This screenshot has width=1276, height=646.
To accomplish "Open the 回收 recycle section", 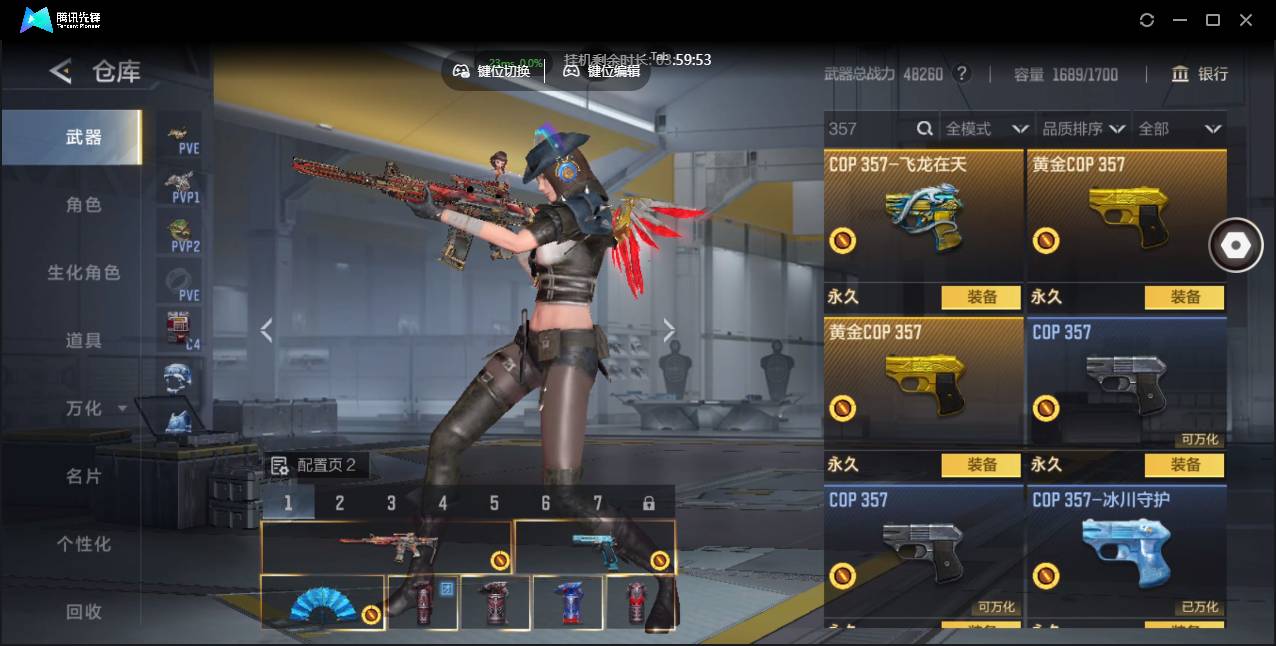I will click(x=84, y=612).
